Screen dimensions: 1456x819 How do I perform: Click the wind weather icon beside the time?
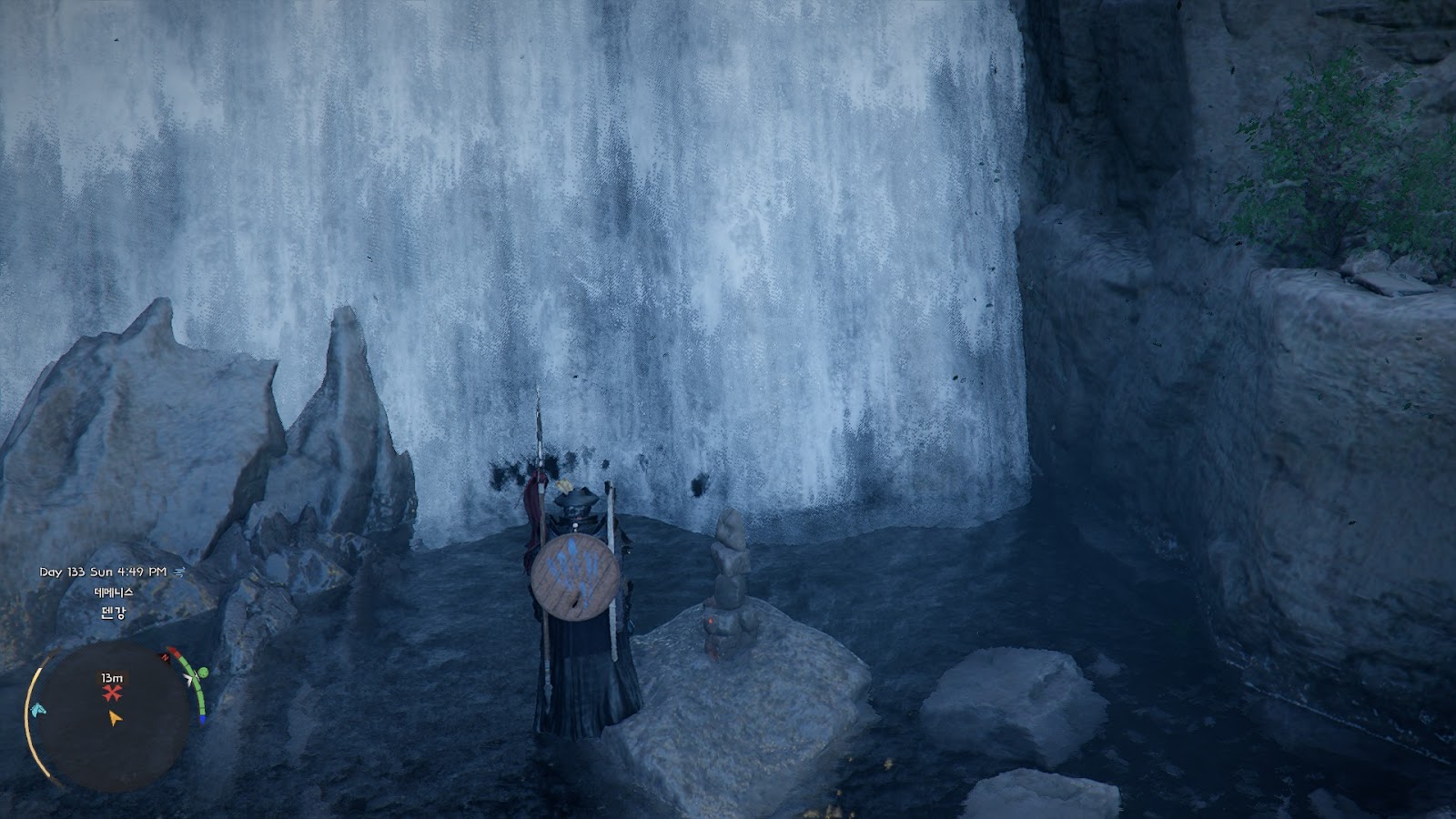(x=179, y=571)
